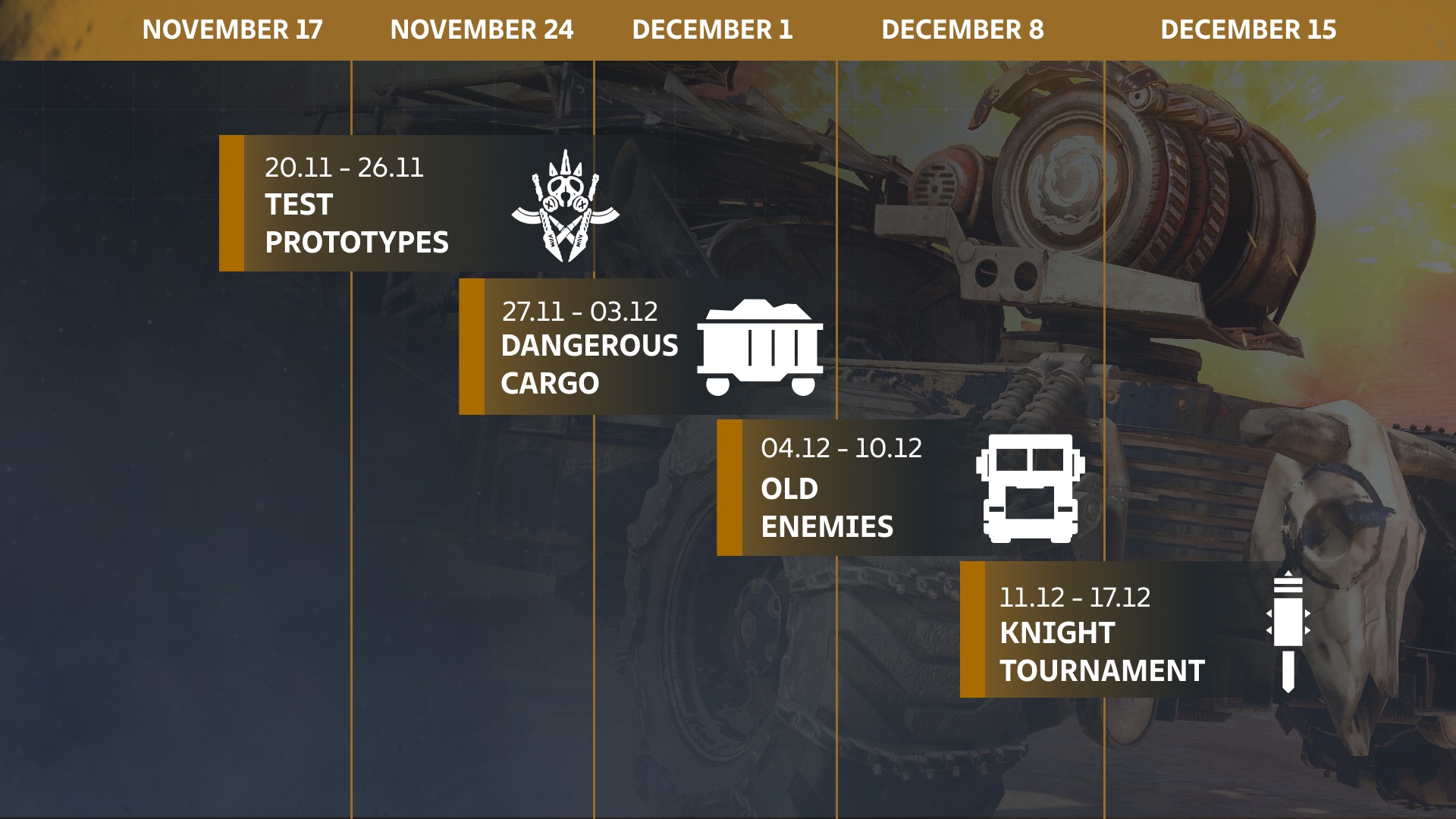Click the cargo wagon icon
1456x819 pixels.
coord(760,347)
